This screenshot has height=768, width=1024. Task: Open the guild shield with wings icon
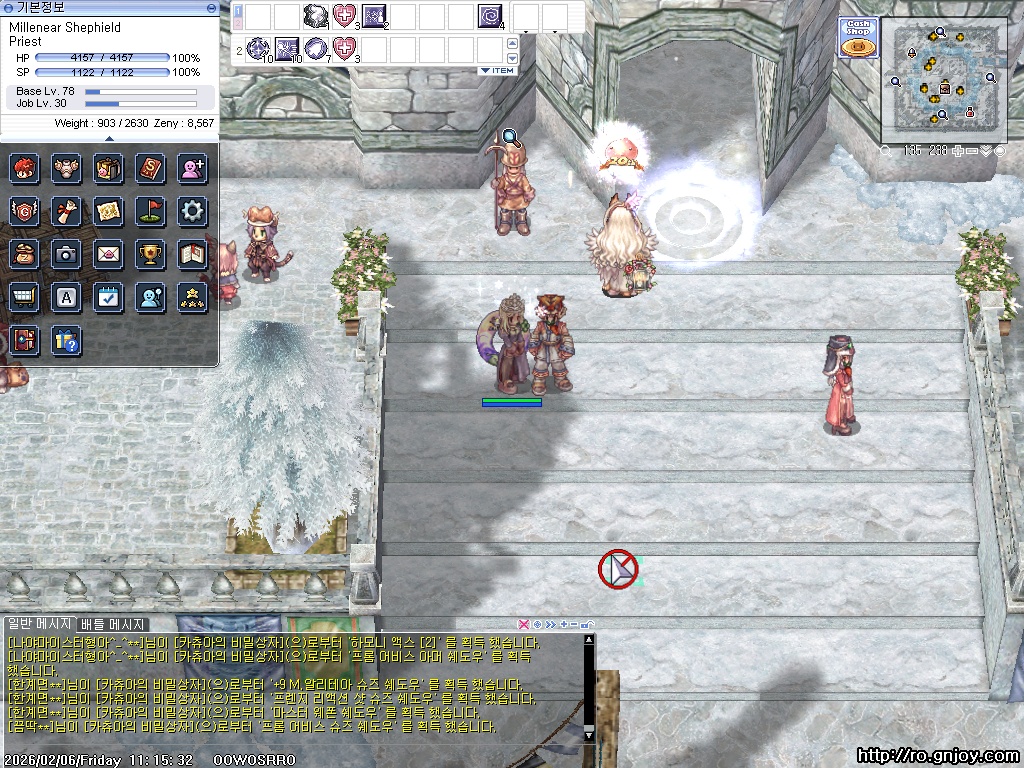coord(24,211)
